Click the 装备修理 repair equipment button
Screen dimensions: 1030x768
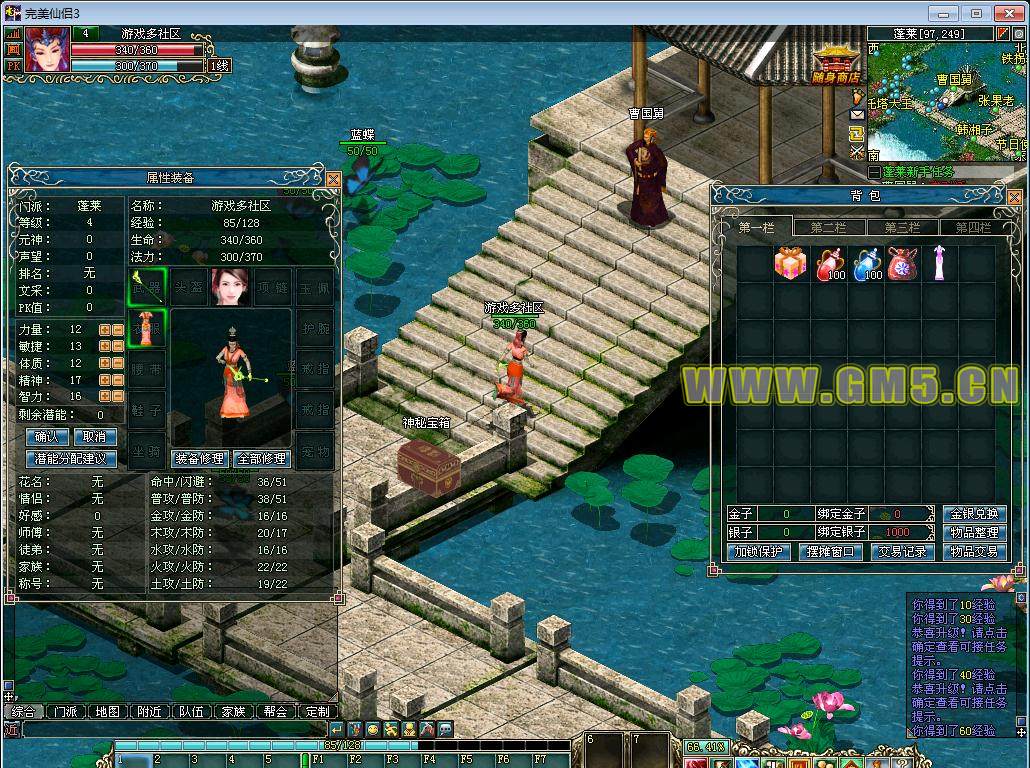click(200, 459)
